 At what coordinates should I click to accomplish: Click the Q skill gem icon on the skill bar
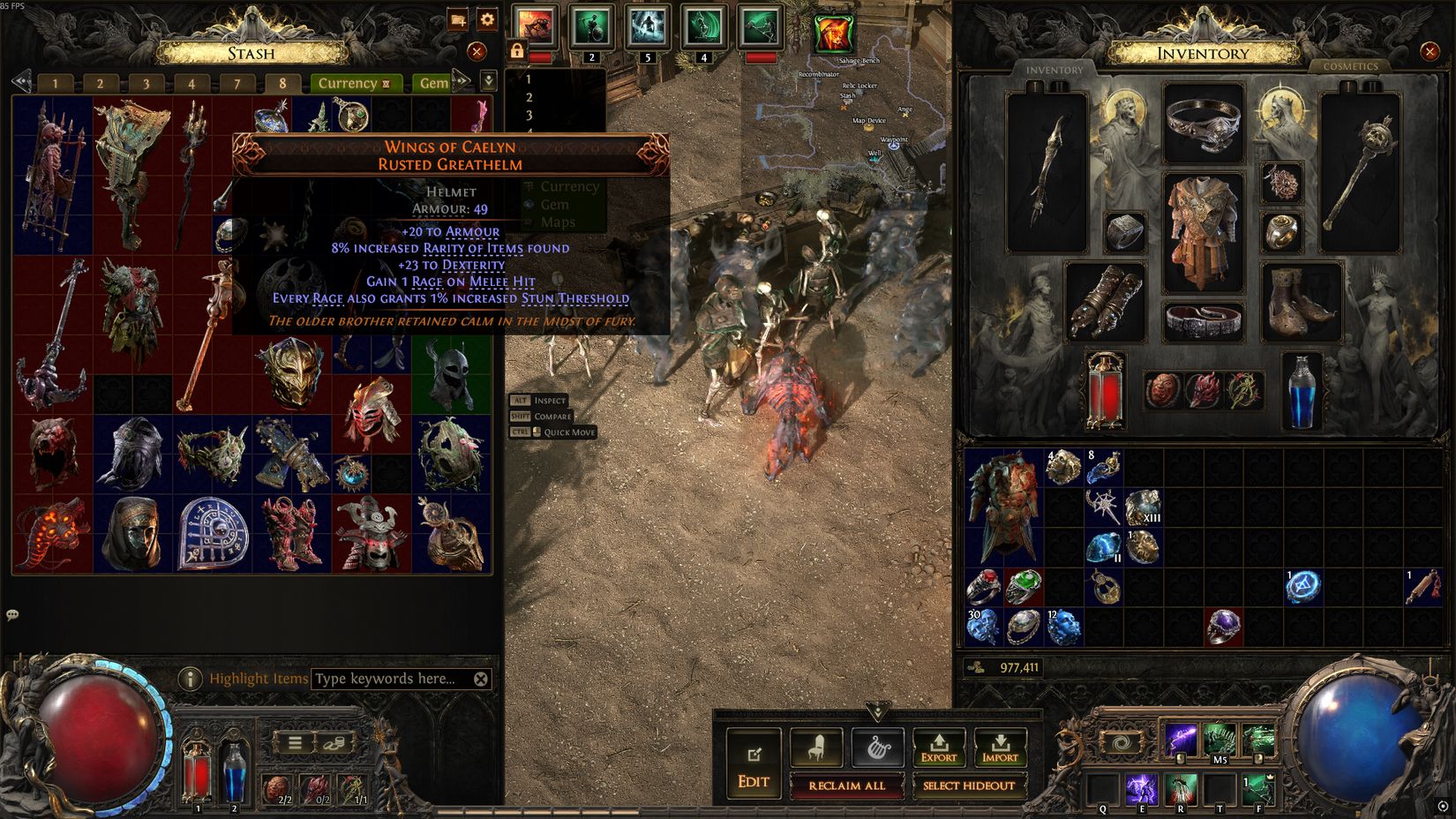click(x=1101, y=789)
